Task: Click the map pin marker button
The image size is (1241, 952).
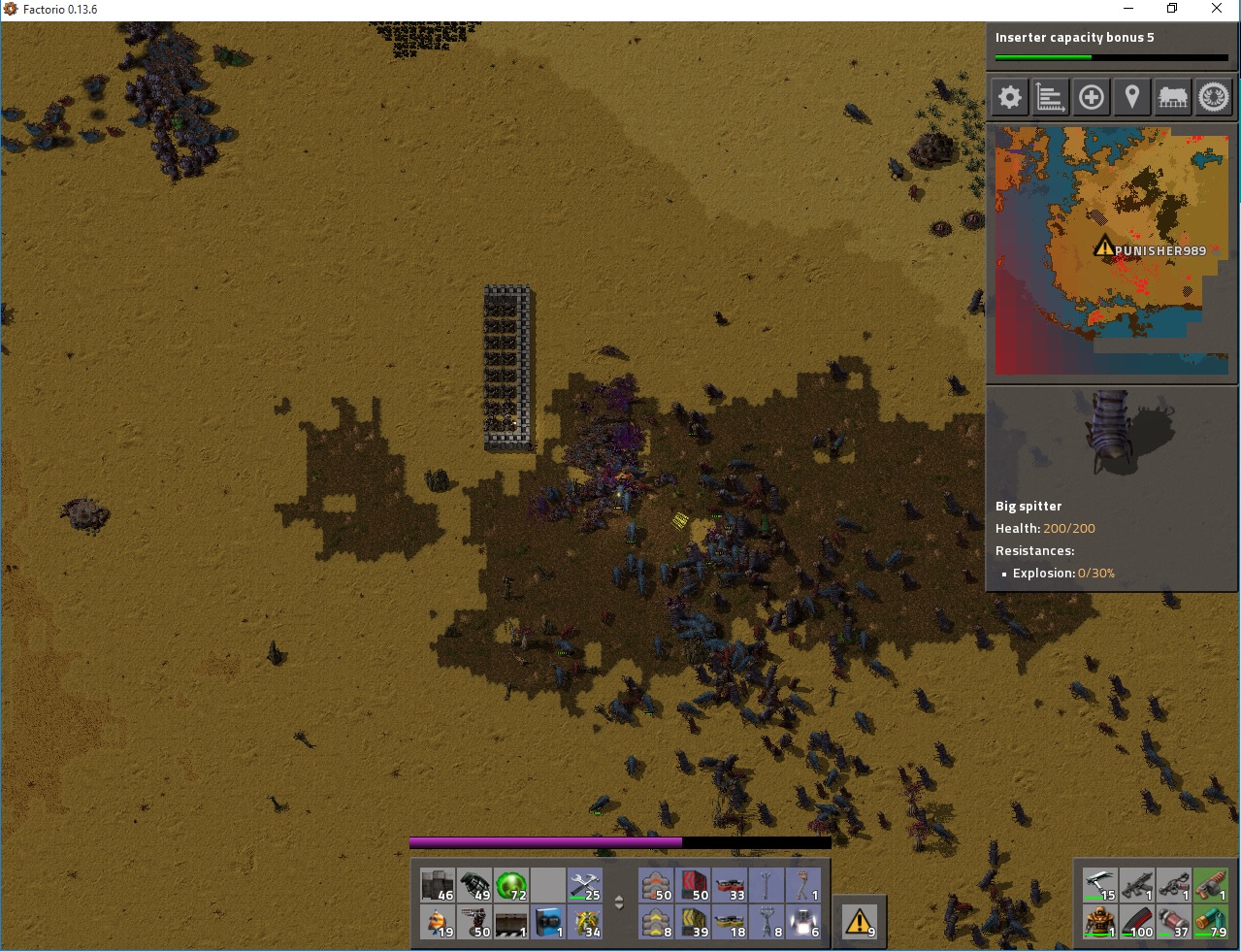Action: [x=1132, y=97]
